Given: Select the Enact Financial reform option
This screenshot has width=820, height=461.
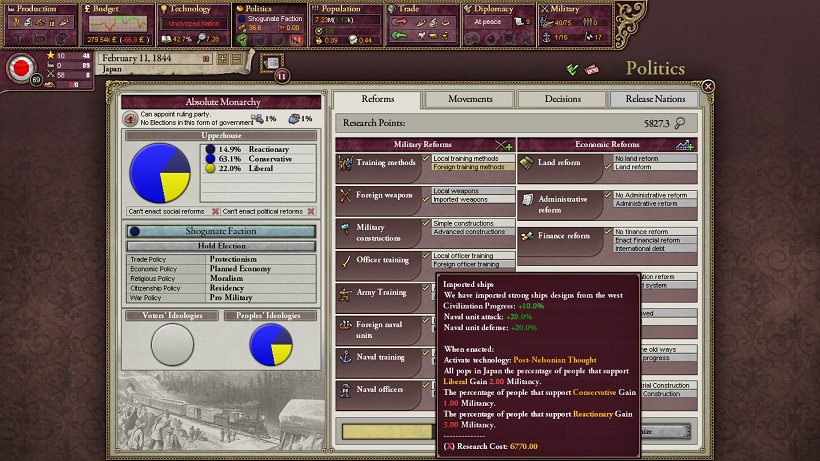Looking at the screenshot, I should point(656,240).
